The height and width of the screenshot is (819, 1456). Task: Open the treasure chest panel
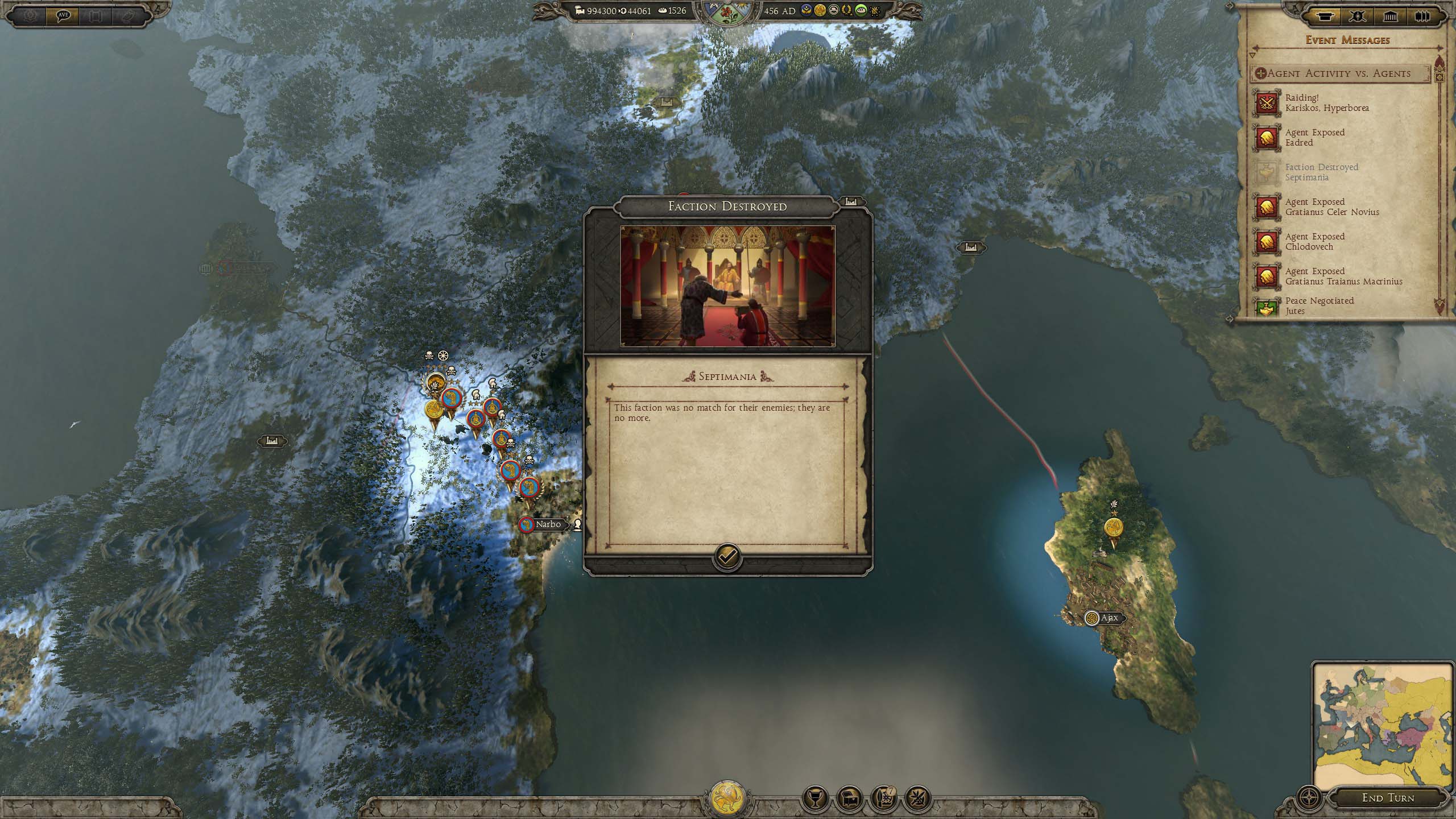click(849, 799)
